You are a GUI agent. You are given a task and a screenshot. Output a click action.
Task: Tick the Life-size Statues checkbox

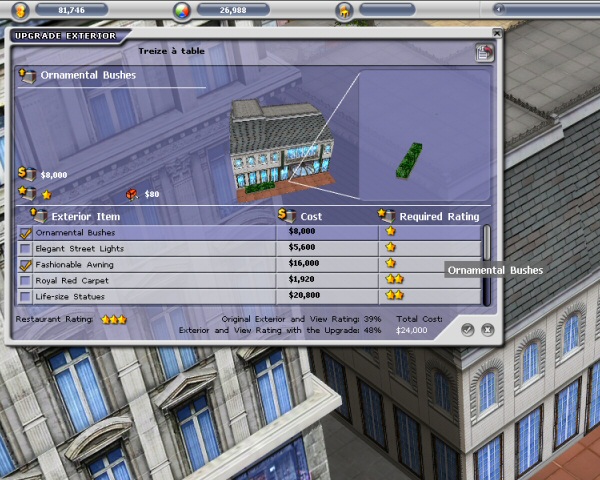(x=26, y=296)
